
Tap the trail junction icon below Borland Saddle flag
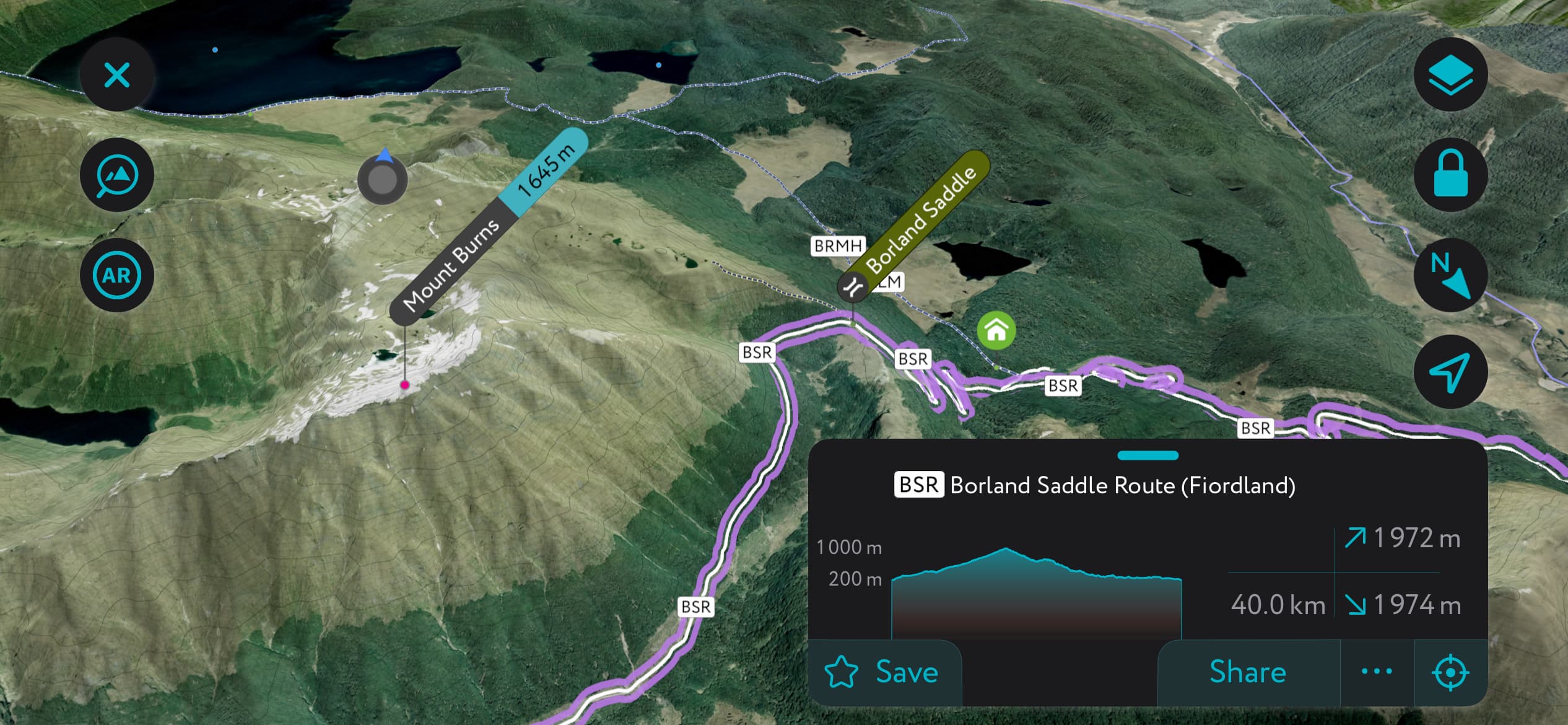pyautogui.click(x=854, y=287)
